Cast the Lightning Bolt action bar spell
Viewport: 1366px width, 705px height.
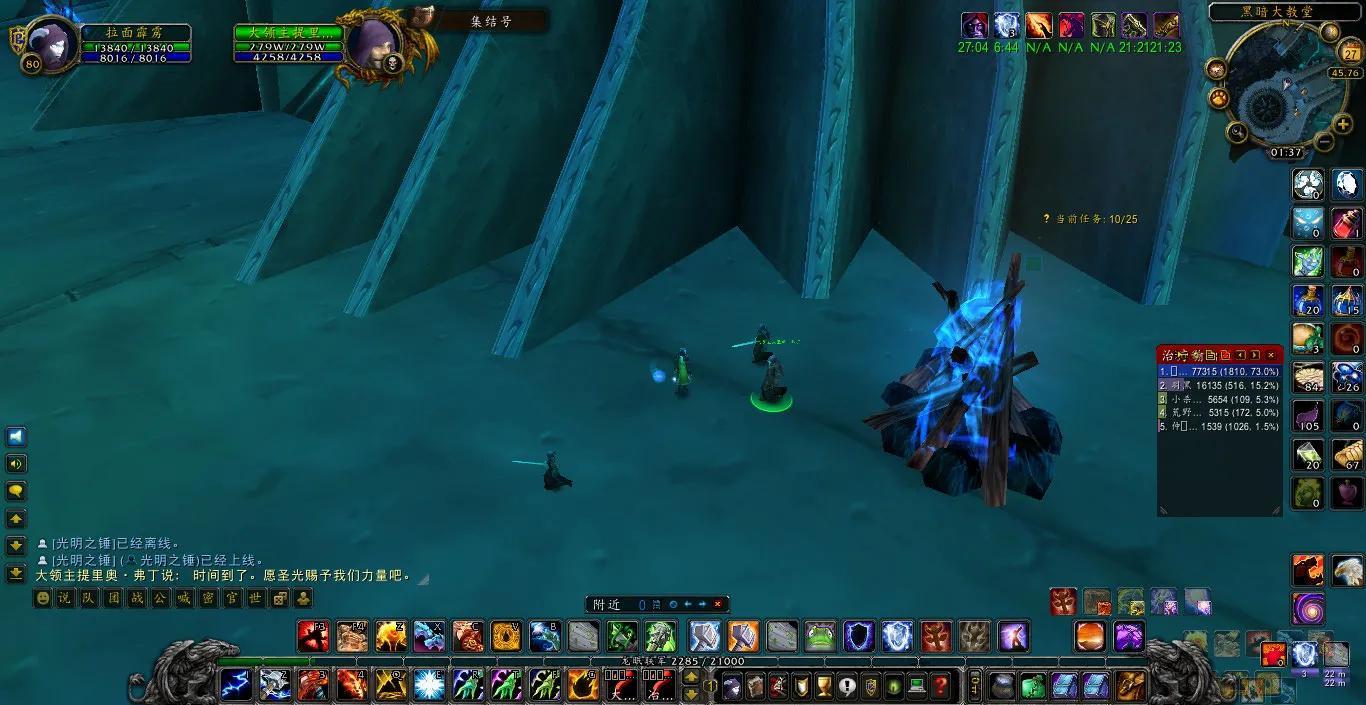coord(237,685)
